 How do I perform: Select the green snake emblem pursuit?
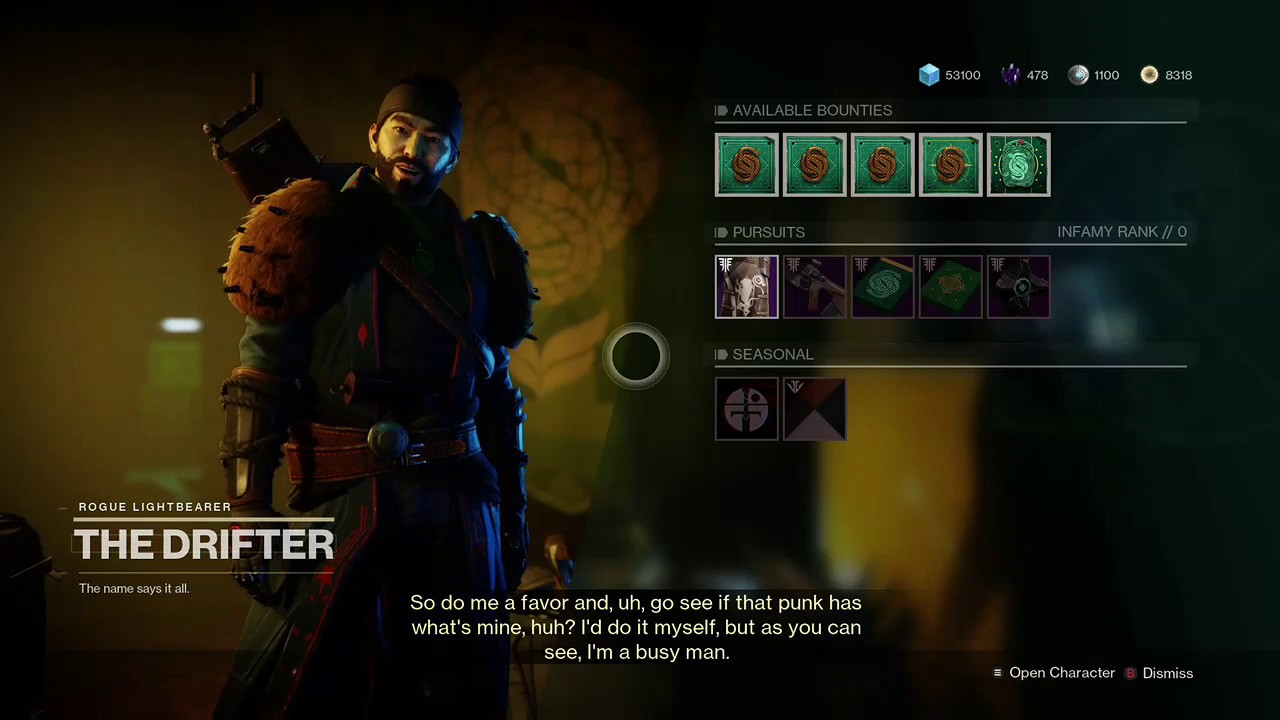(x=882, y=287)
